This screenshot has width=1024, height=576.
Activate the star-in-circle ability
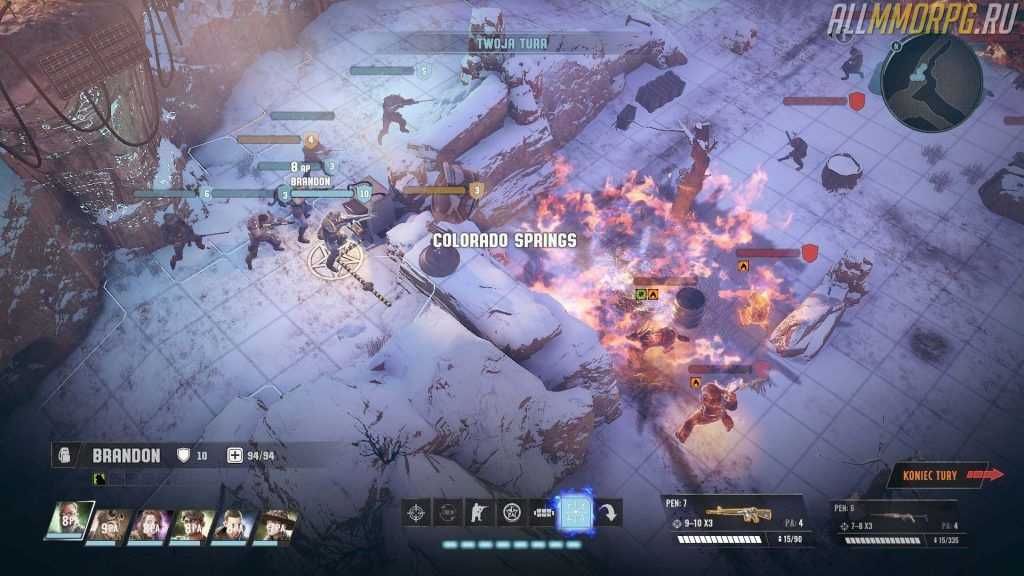[x=512, y=513]
